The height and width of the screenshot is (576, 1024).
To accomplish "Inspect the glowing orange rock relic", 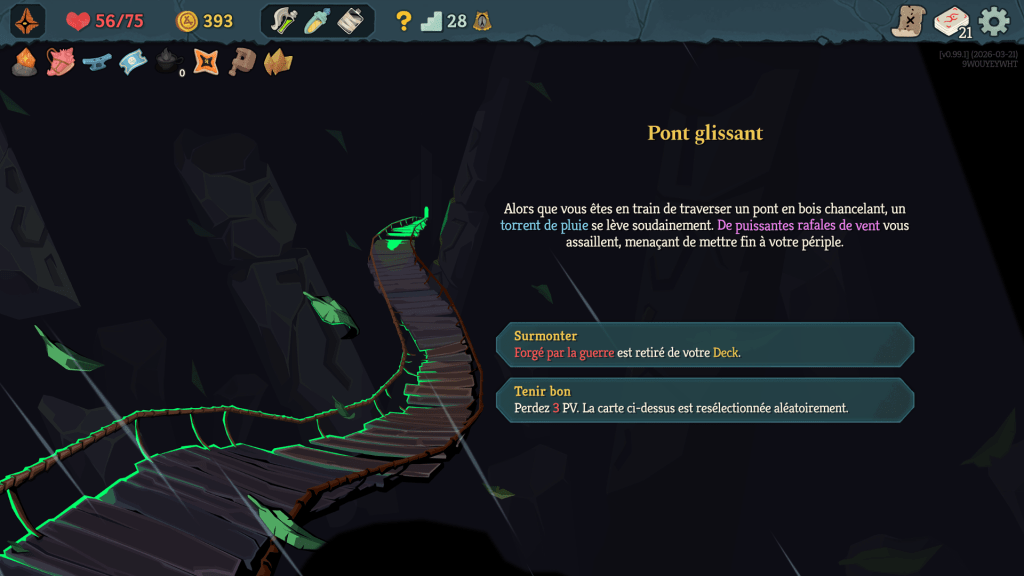I will coord(25,63).
